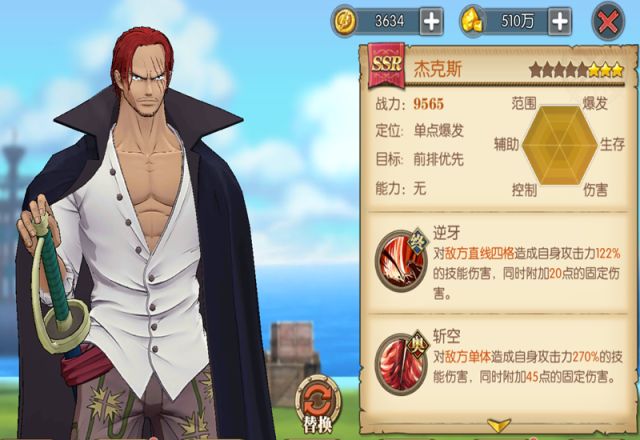Add more yellow gems with the plus button
The width and height of the screenshot is (640, 440).
(x=559, y=20)
